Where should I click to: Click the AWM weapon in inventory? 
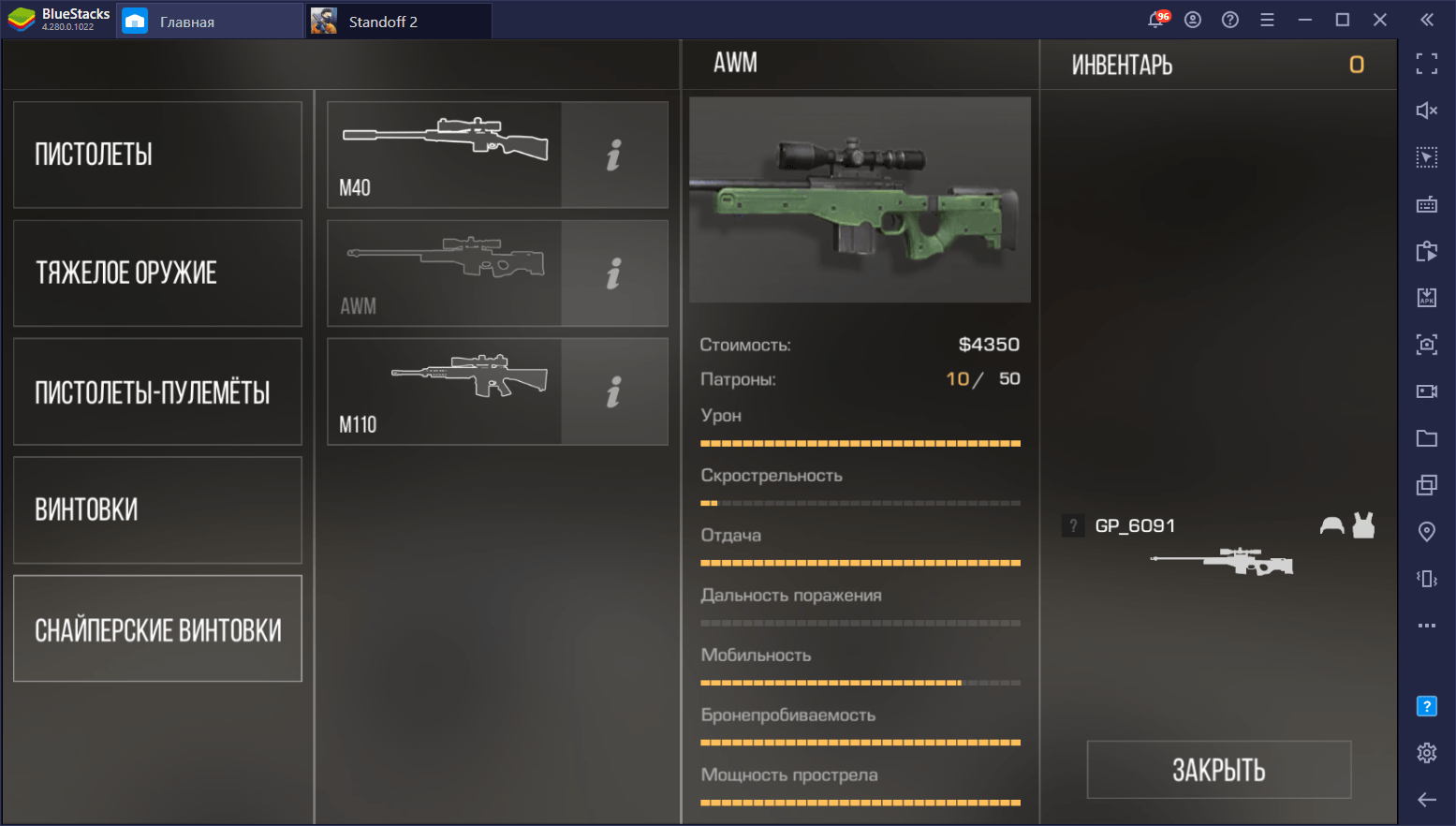click(x=1222, y=562)
